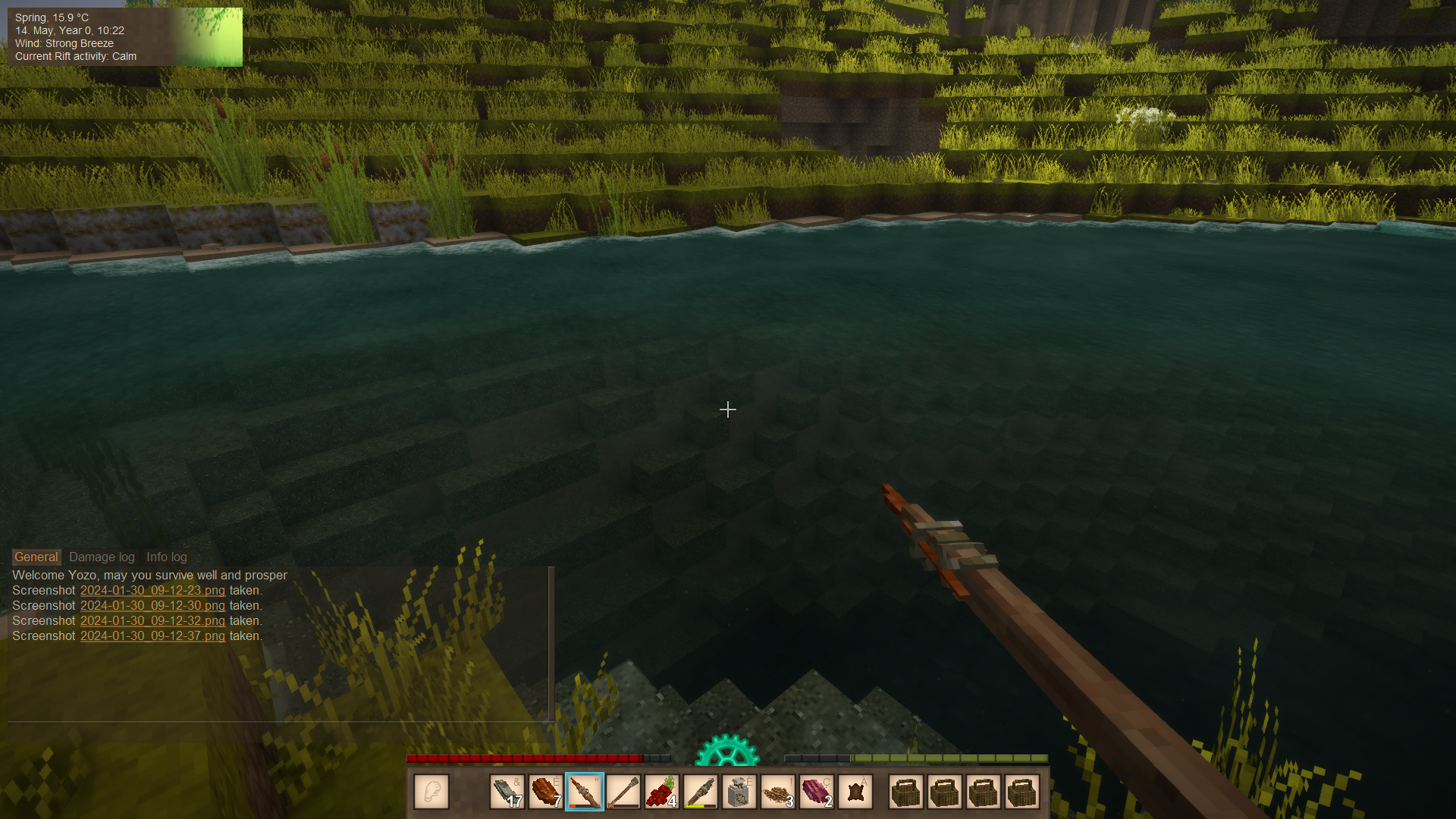Click the teal gear icon above hotbar
The width and height of the screenshot is (1456, 819).
727,751
